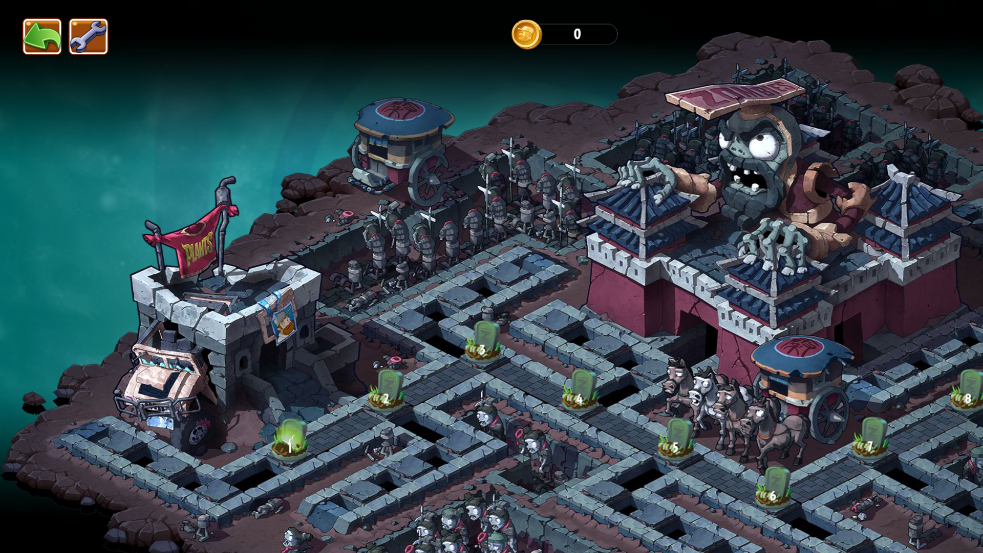Go back using the green arrow button
This screenshot has height=553, width=983.
tap(42, 37)
